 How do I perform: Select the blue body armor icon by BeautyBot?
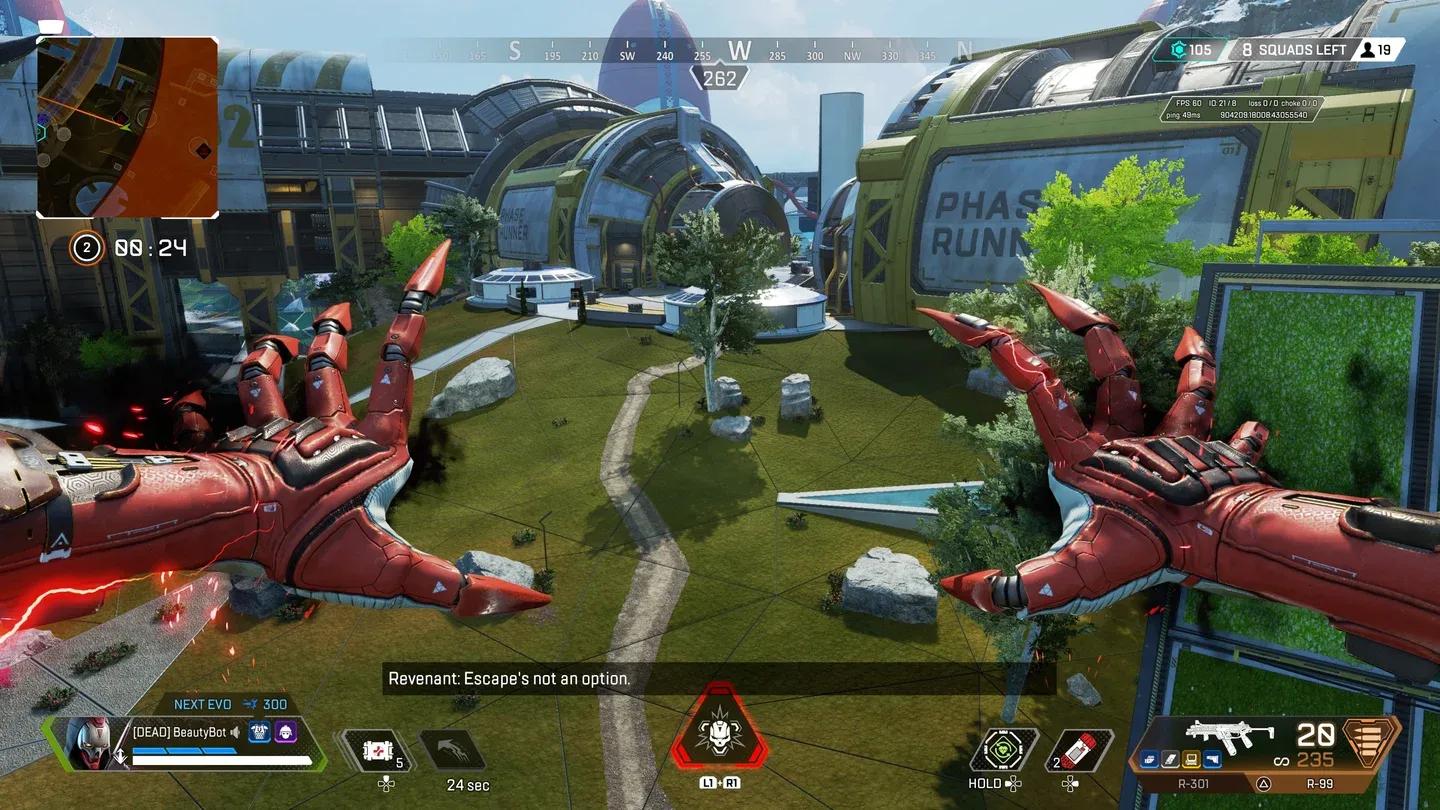click(260, 732)
